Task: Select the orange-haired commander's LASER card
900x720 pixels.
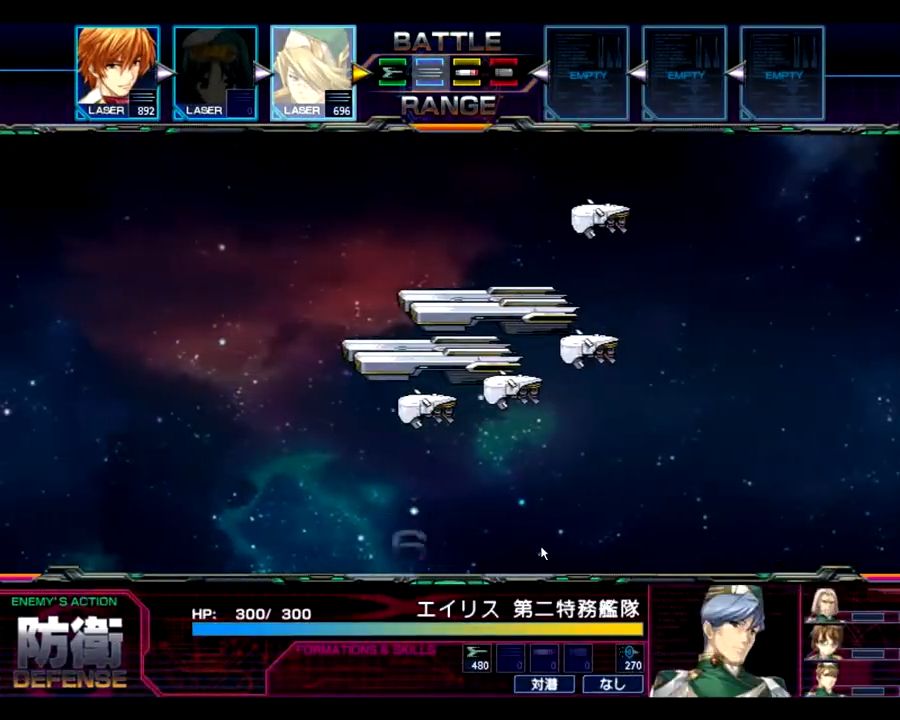Action: click(117, 72)
